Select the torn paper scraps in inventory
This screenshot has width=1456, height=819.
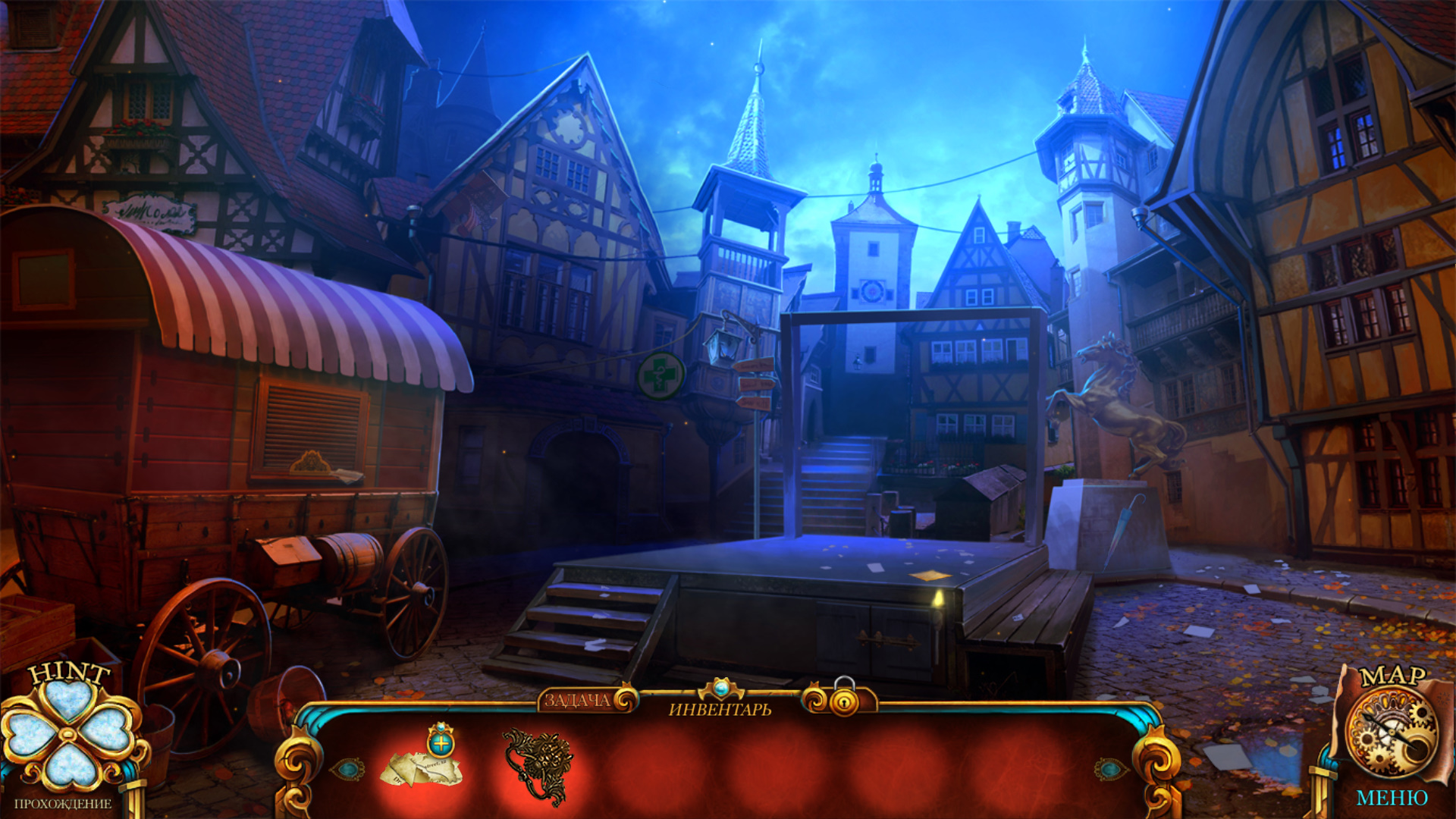point(419,771)
